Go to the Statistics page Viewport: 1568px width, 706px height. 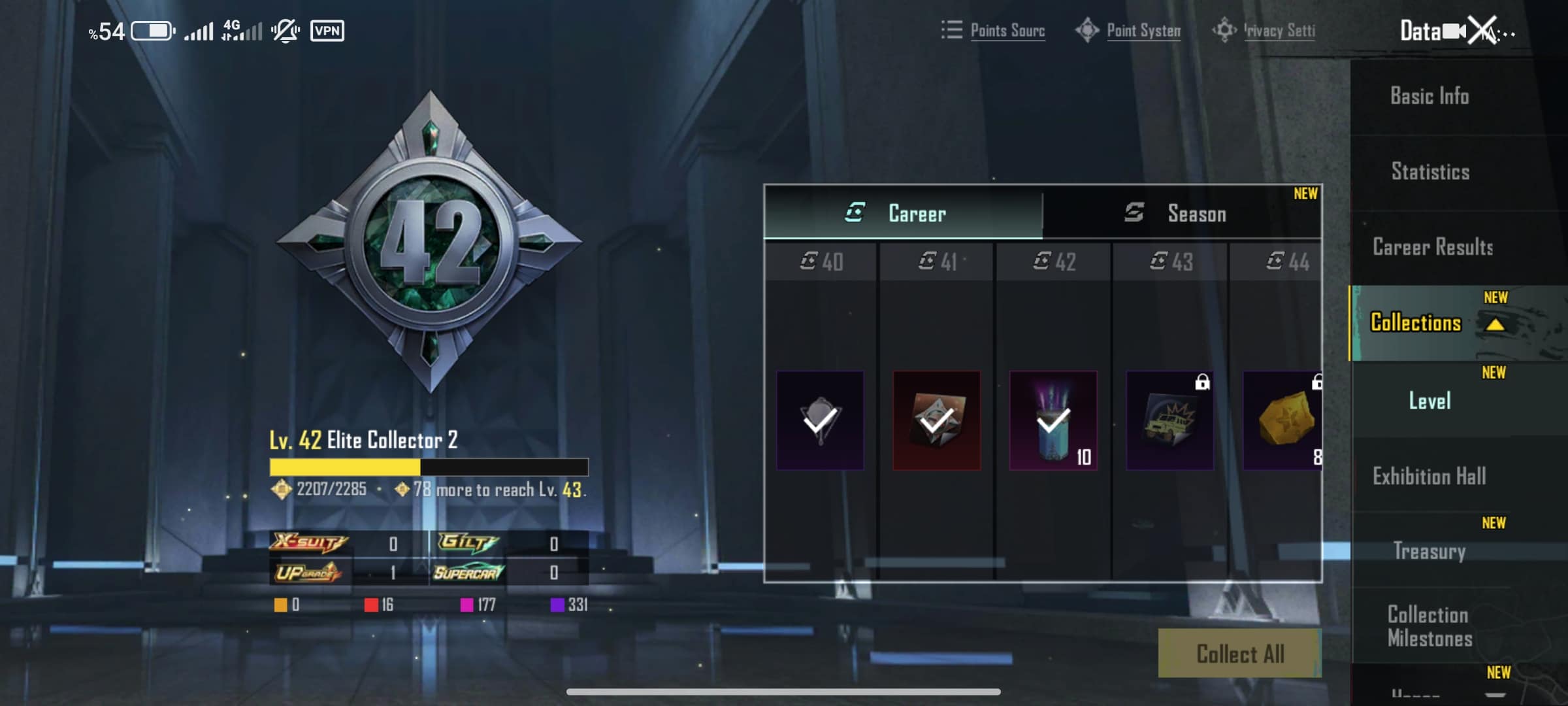[1430, 172]
